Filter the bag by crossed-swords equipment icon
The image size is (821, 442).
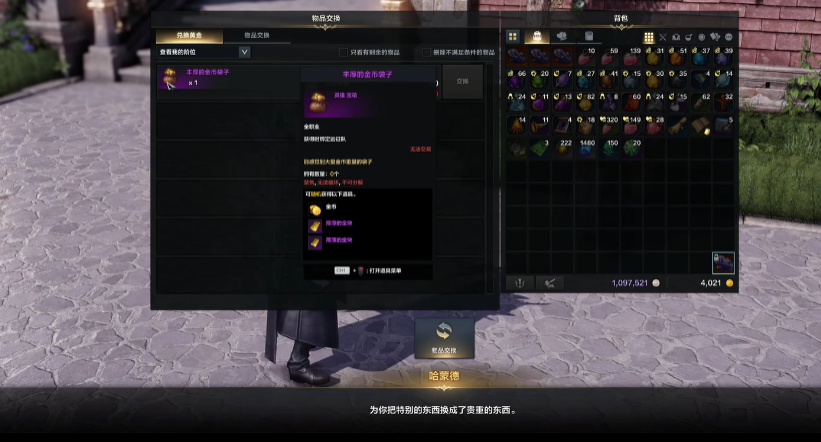click(x=662, y=37)
